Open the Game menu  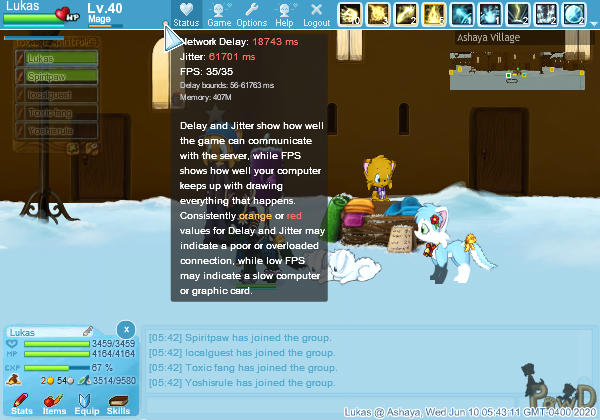coord(219,13)
